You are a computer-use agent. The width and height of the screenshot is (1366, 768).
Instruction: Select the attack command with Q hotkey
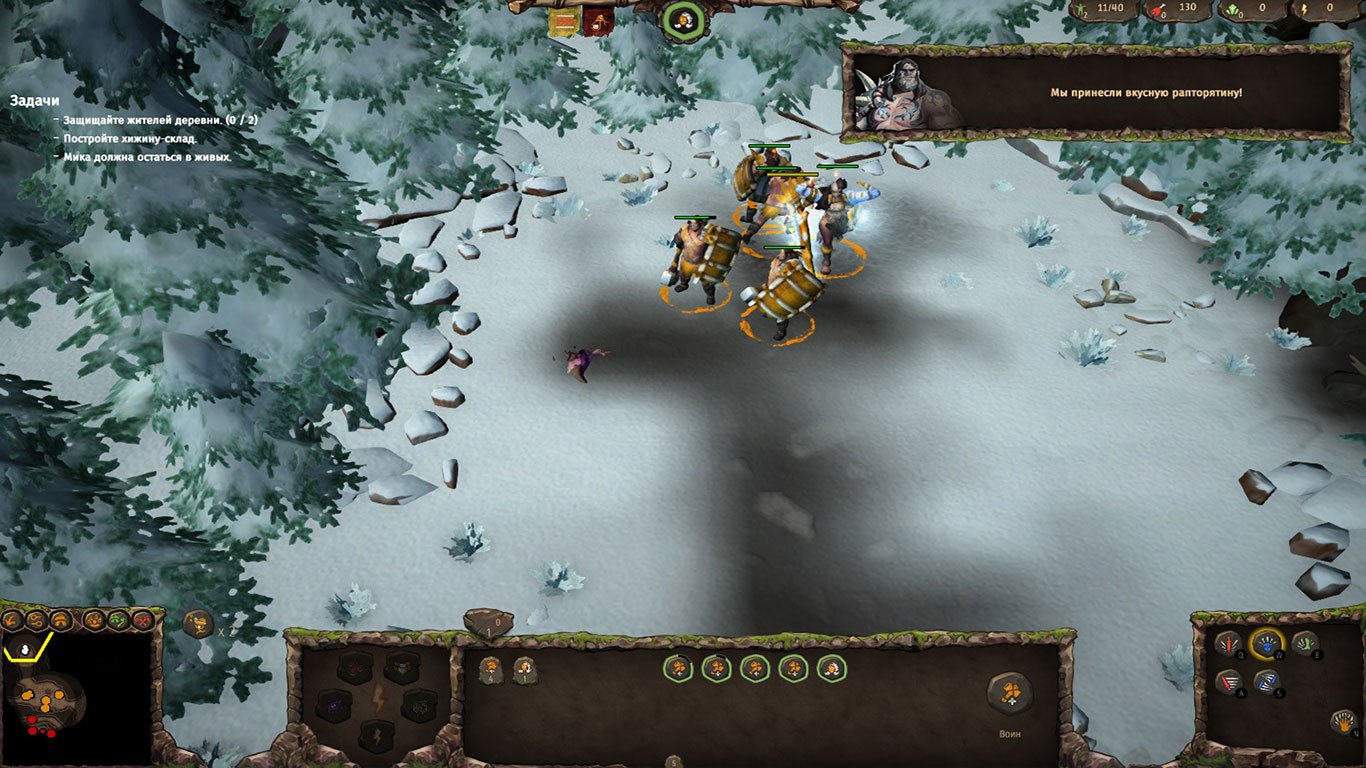click(1227, 643)
